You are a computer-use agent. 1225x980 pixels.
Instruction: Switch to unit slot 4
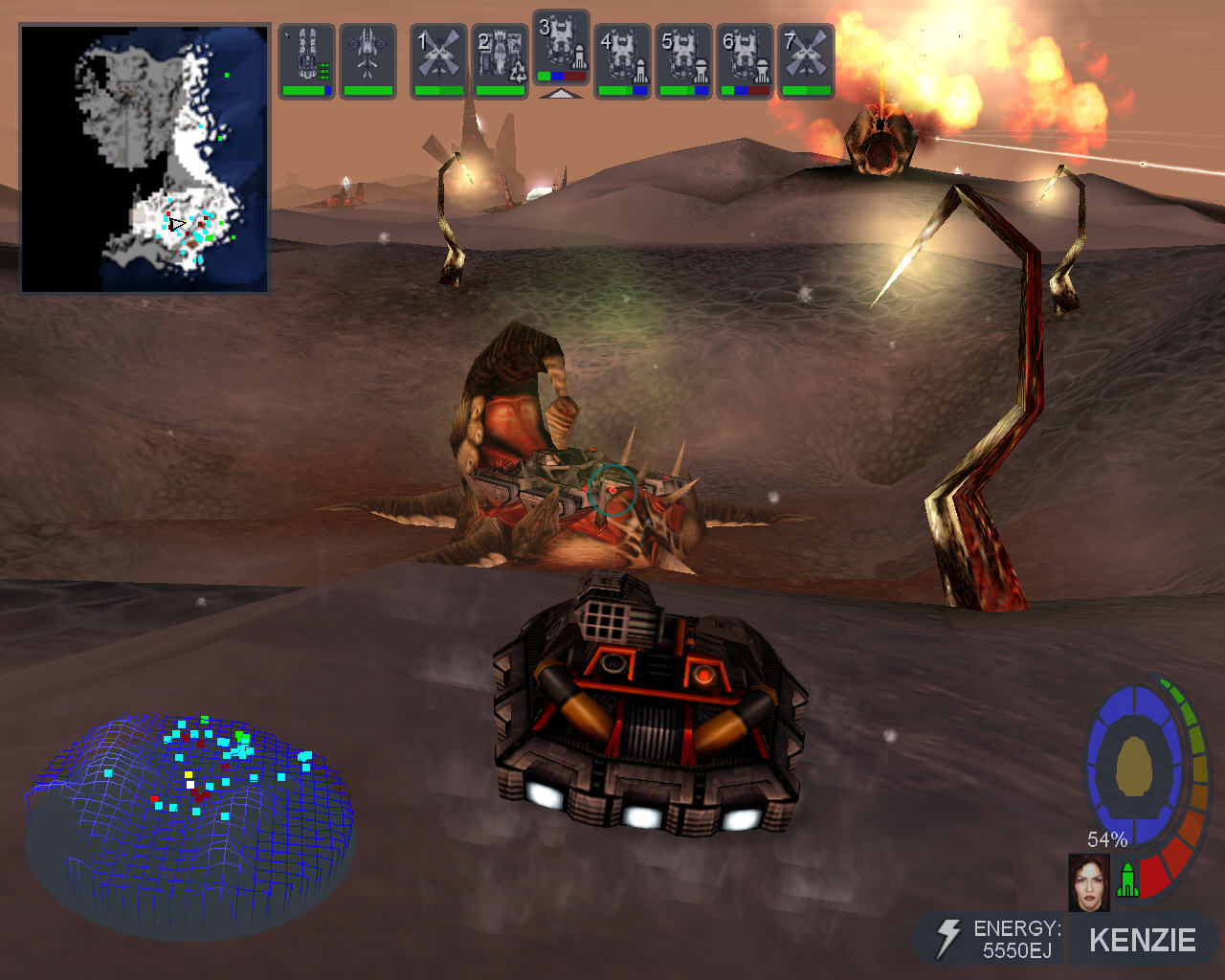[x=622, y=60]
